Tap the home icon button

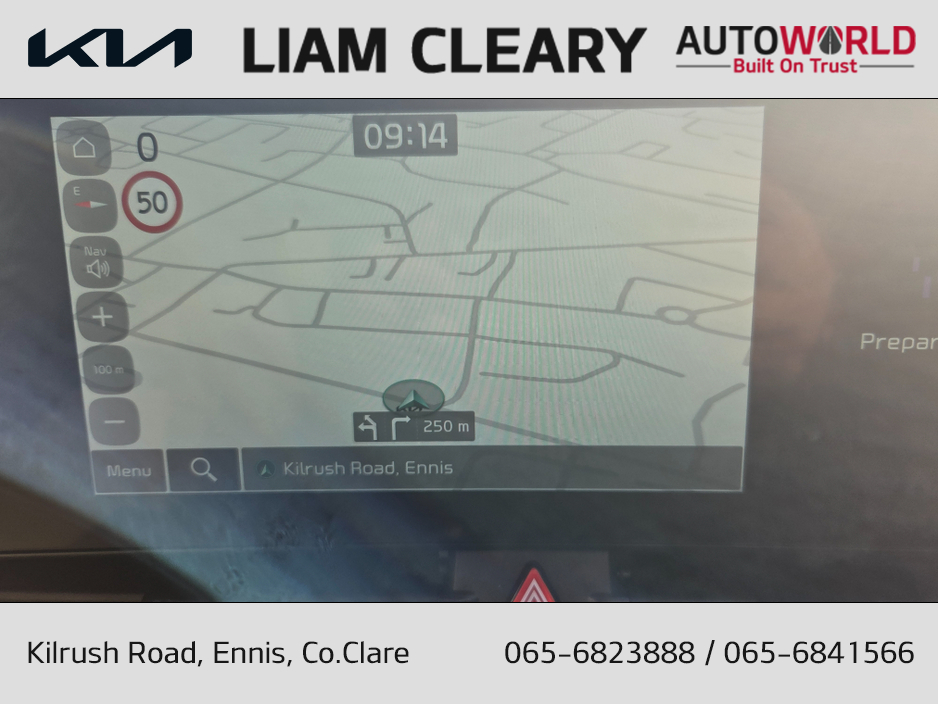click(84, 149)
